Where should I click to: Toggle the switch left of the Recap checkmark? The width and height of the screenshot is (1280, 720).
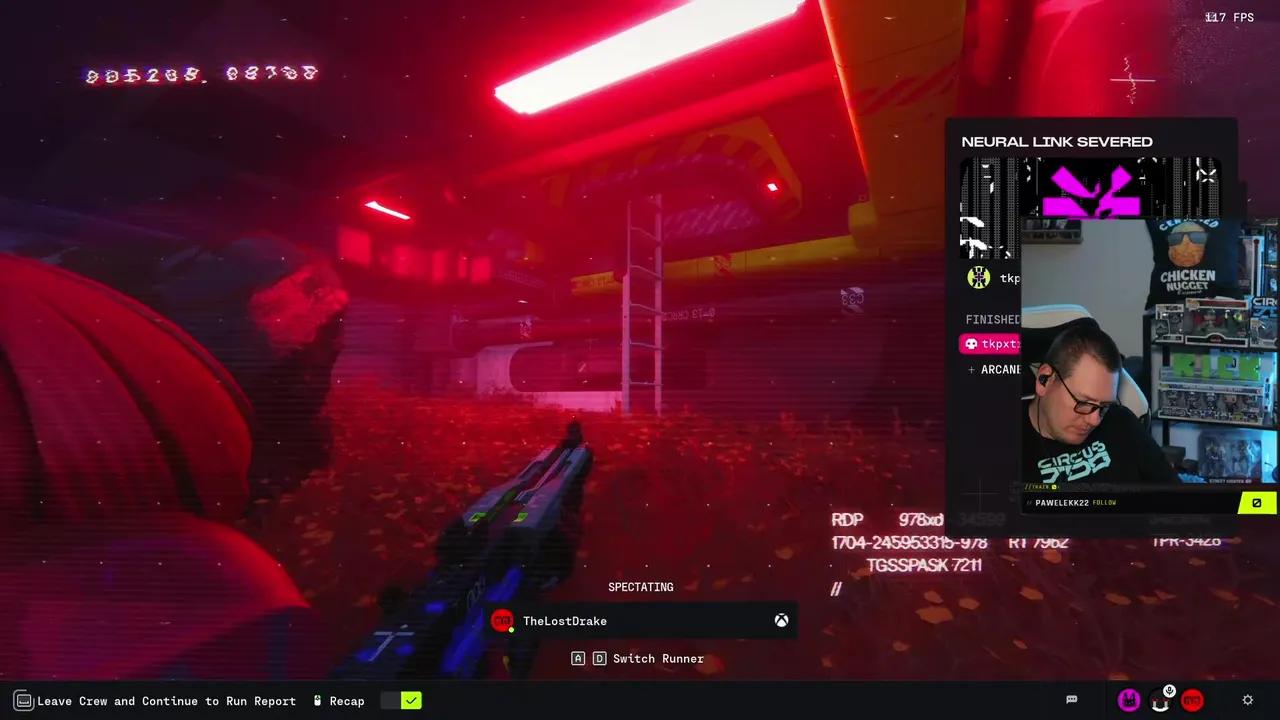point(391,700)
